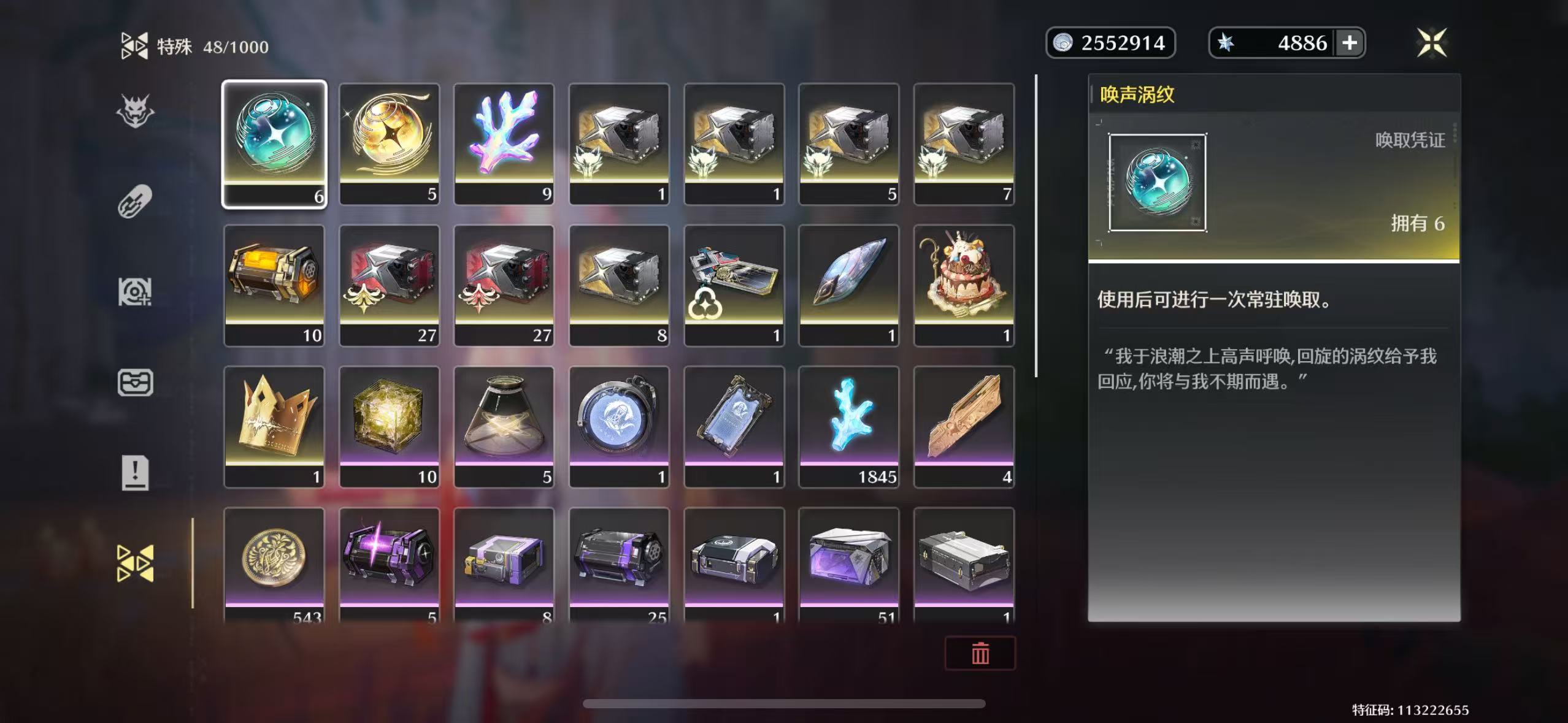Screen dimensions: 1568x723
Task: Switch to the demon mask Echoes tab
Action: point(135,112)
